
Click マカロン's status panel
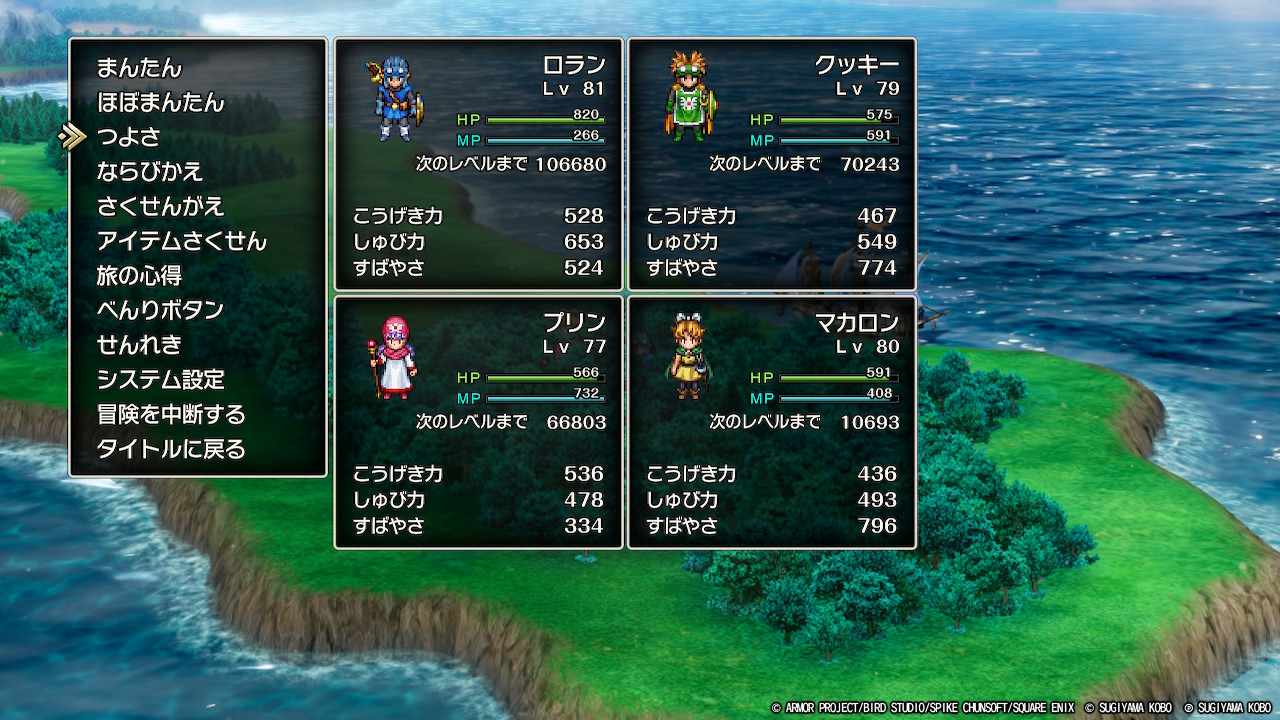772,422
